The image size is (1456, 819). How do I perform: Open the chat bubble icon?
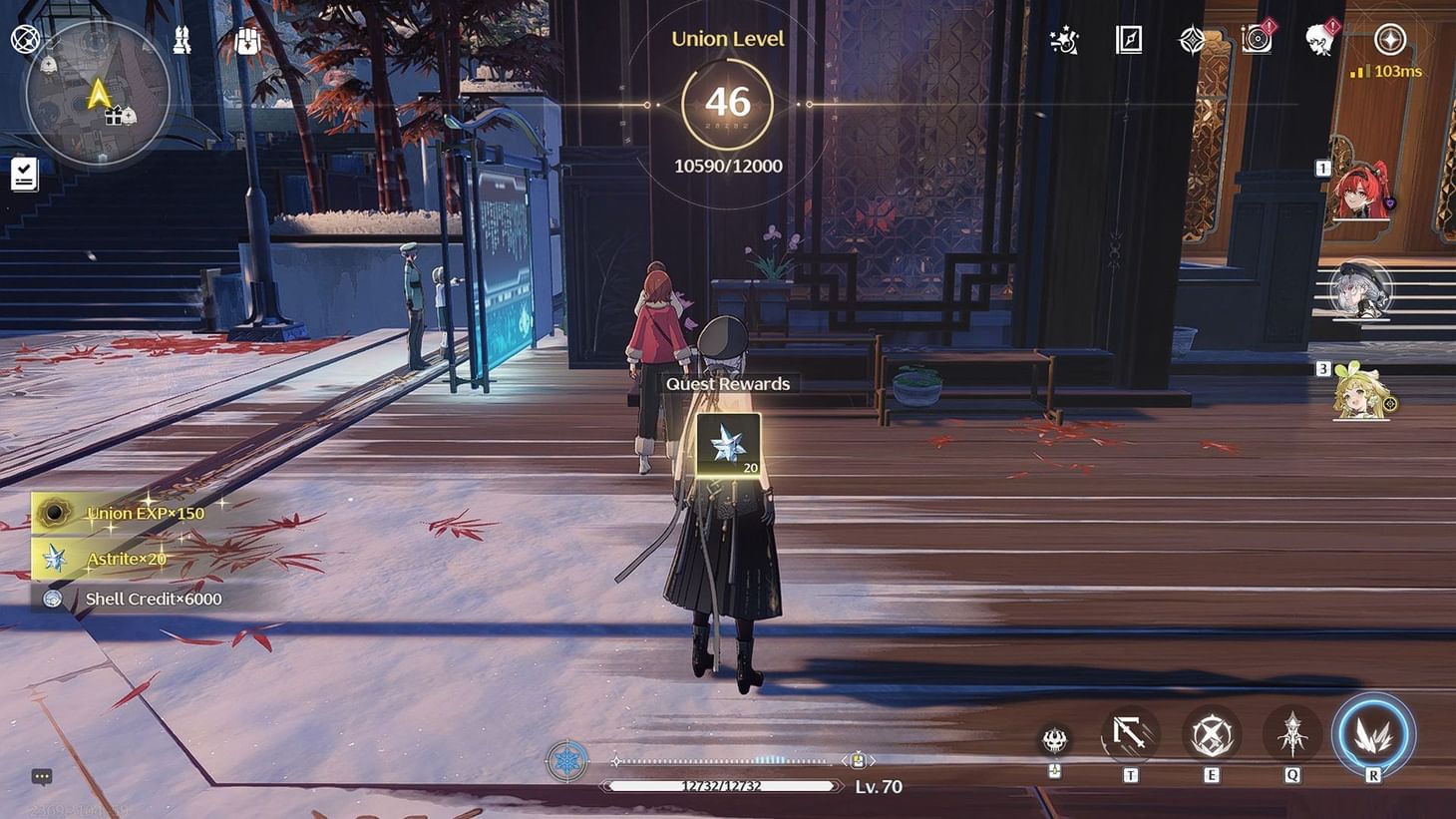(x=42, y=775)
